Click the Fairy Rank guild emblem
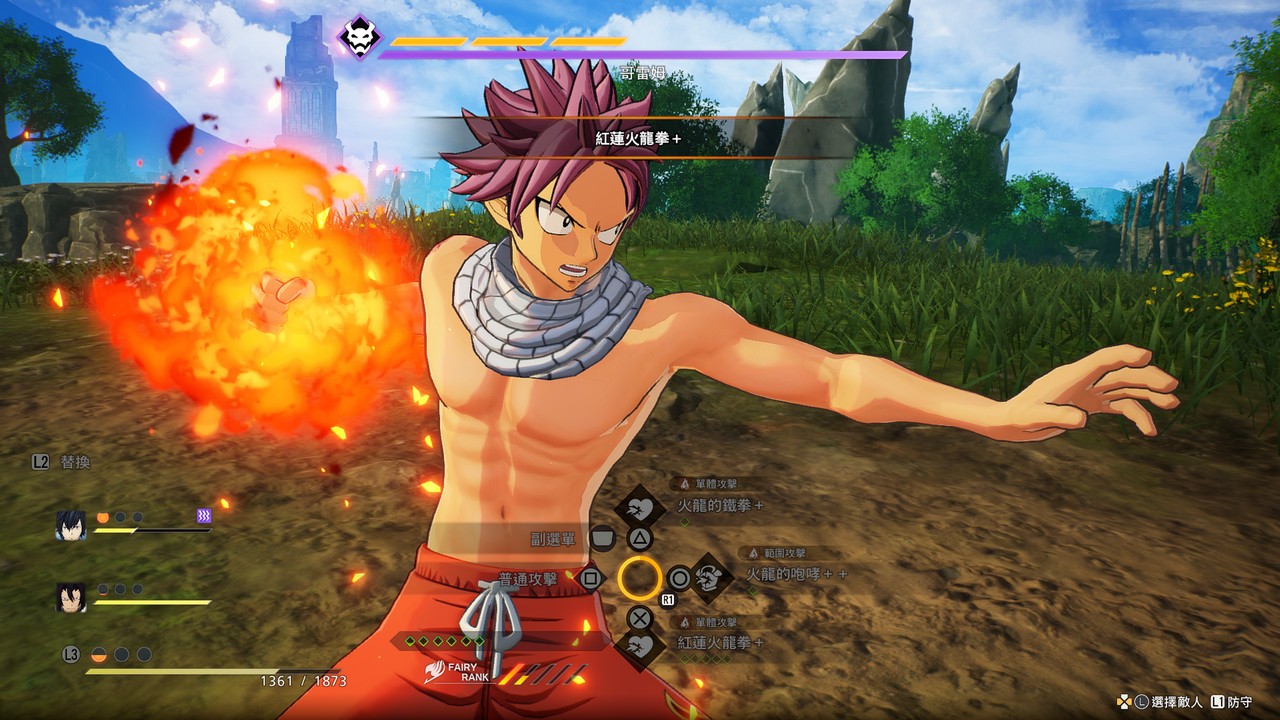This screenshot has height=720, width=1280. (438, 668)
